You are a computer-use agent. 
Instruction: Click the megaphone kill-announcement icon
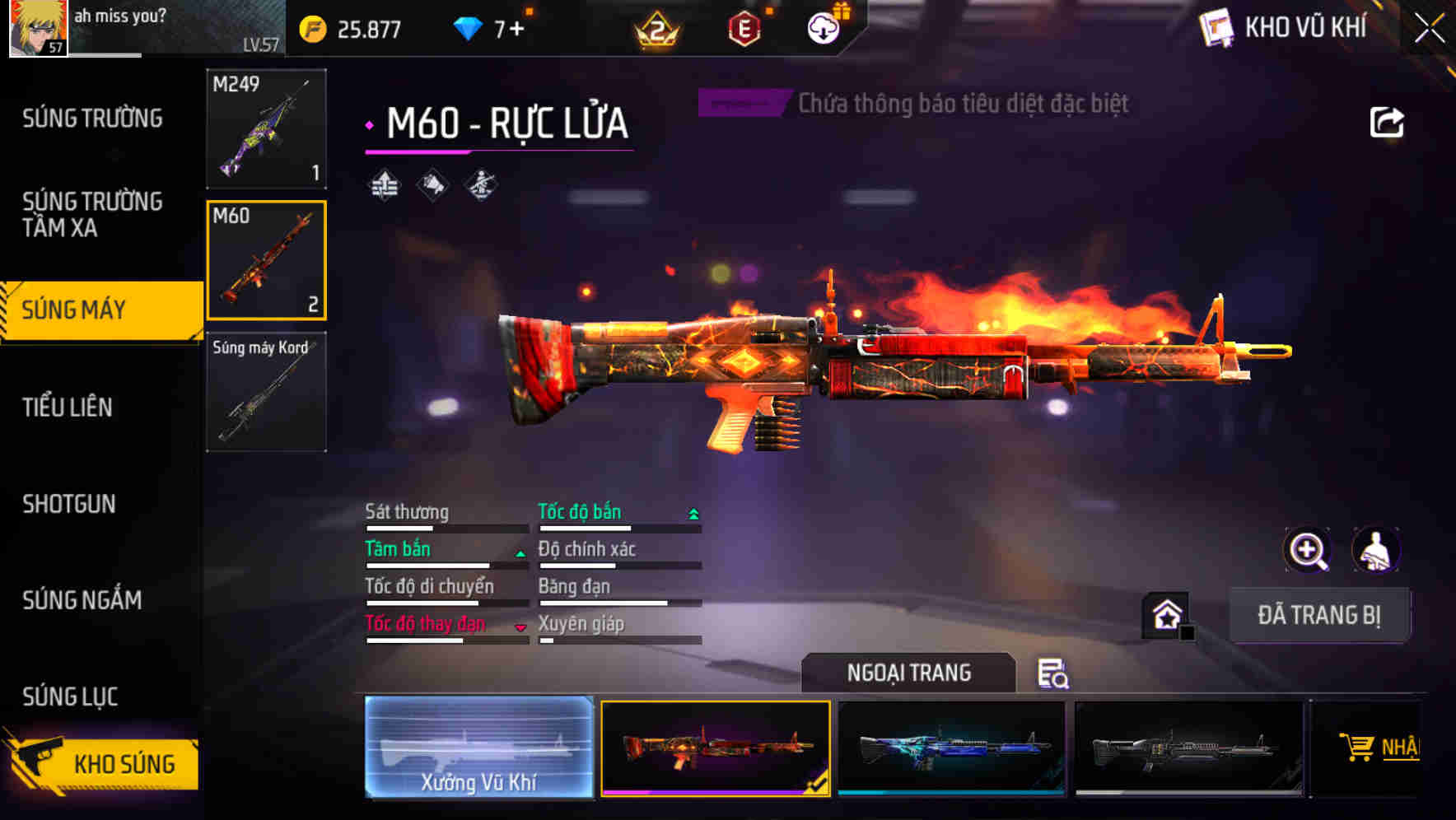pyautogui.click(x=432, y=186)
